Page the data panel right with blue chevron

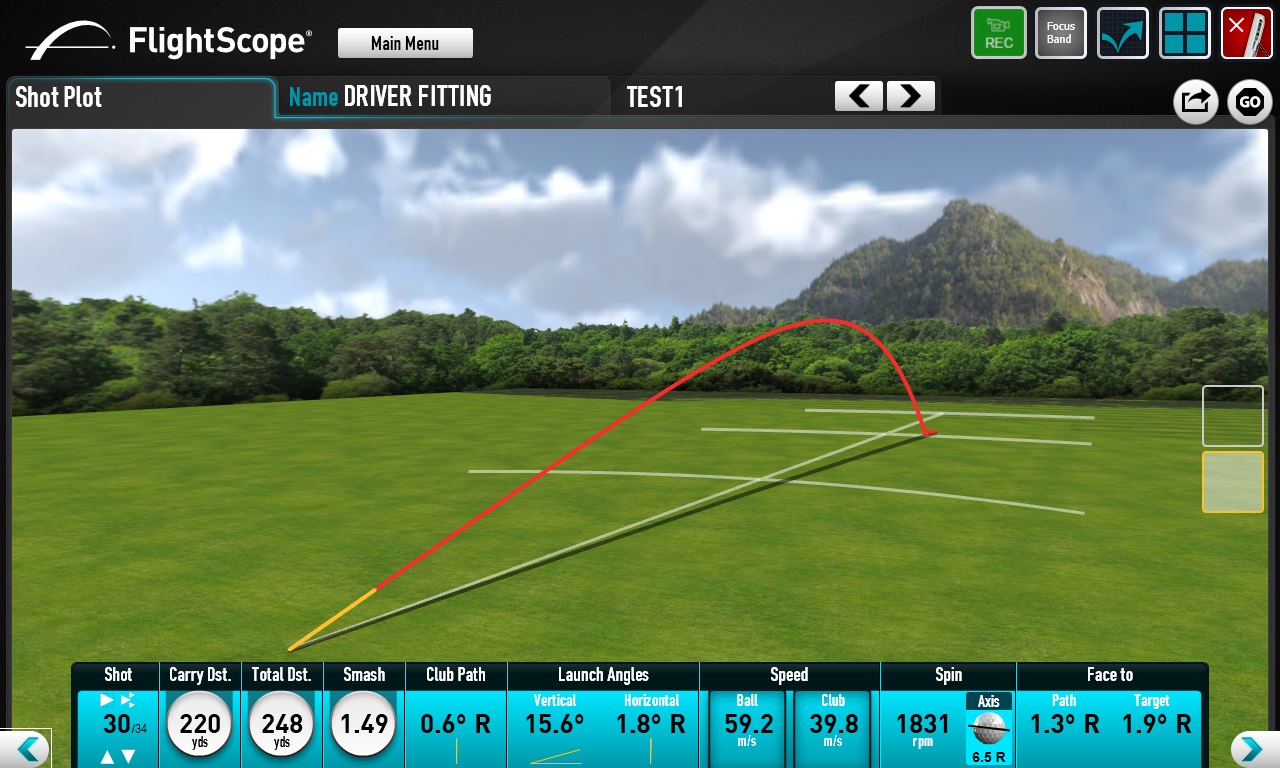pos(1248,749)
